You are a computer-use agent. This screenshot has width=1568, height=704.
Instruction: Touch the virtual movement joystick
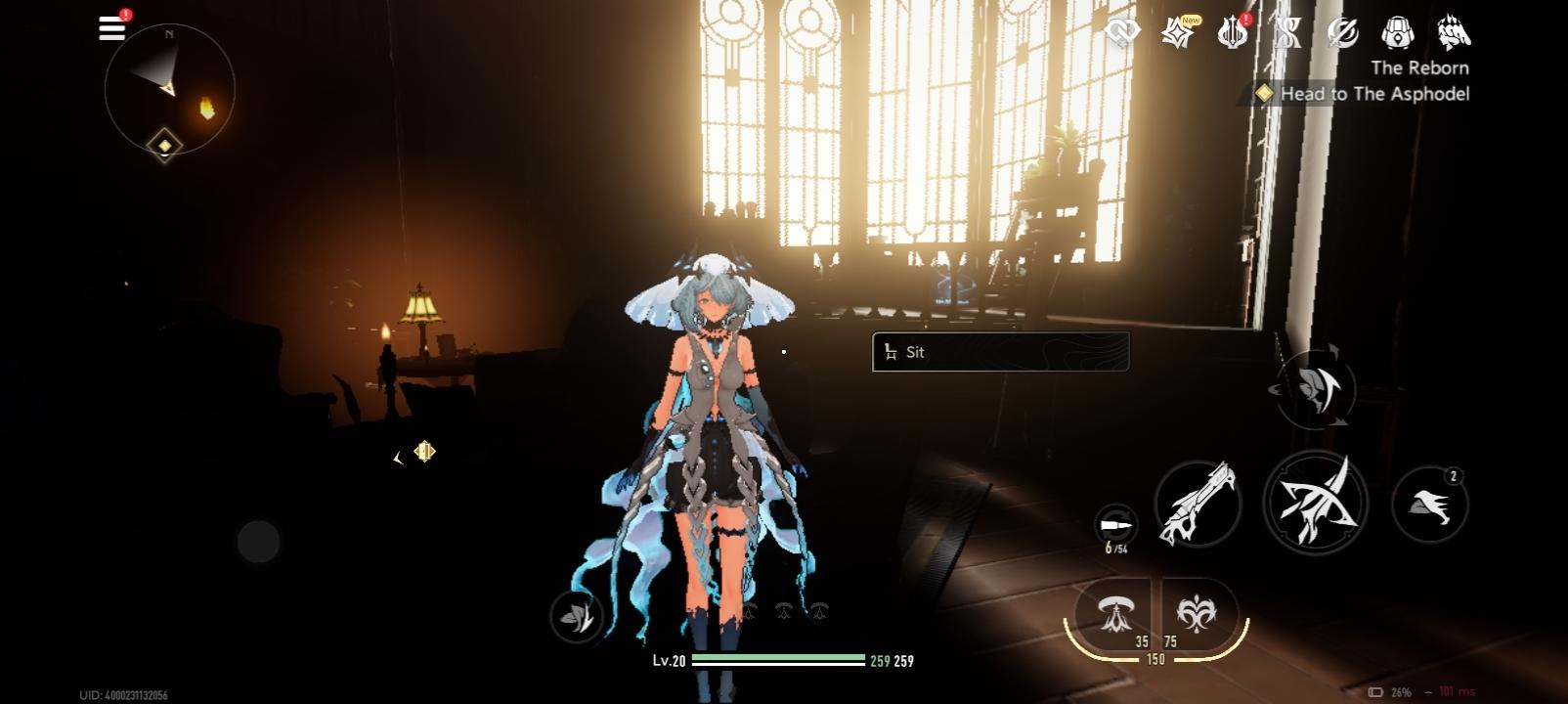[259, 541]
